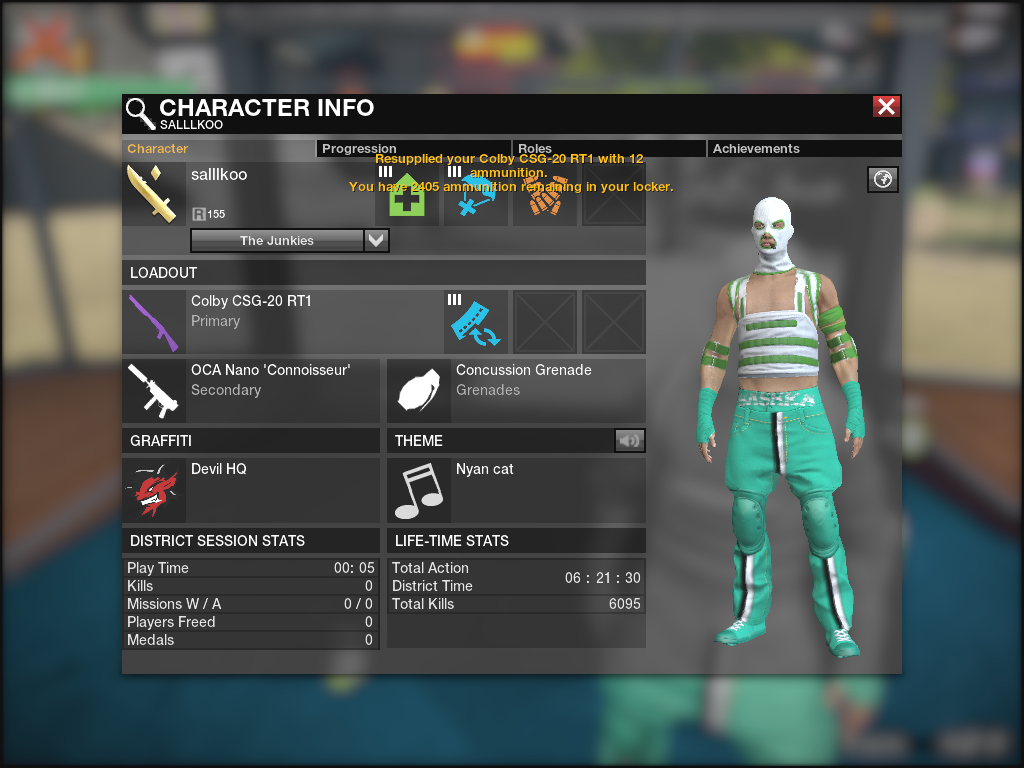Select the Nyan cat theme

tap(515, 490)
